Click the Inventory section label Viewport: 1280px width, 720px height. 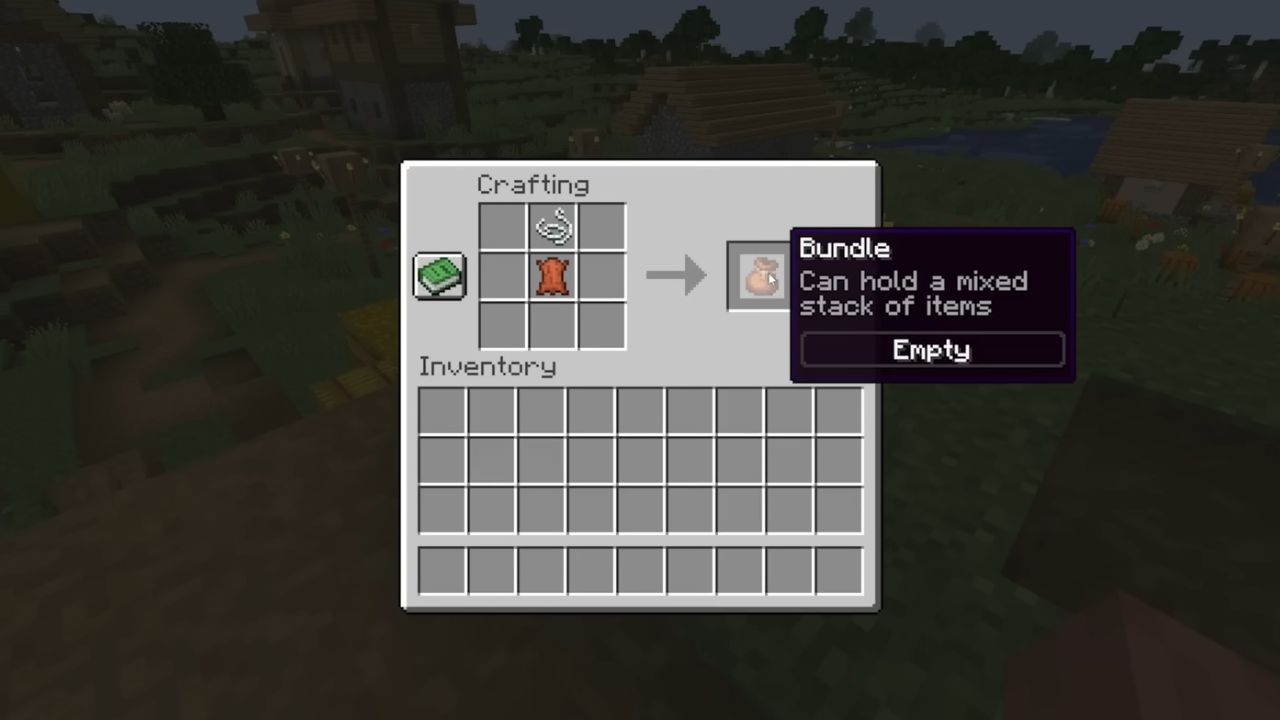click(487, 366)
